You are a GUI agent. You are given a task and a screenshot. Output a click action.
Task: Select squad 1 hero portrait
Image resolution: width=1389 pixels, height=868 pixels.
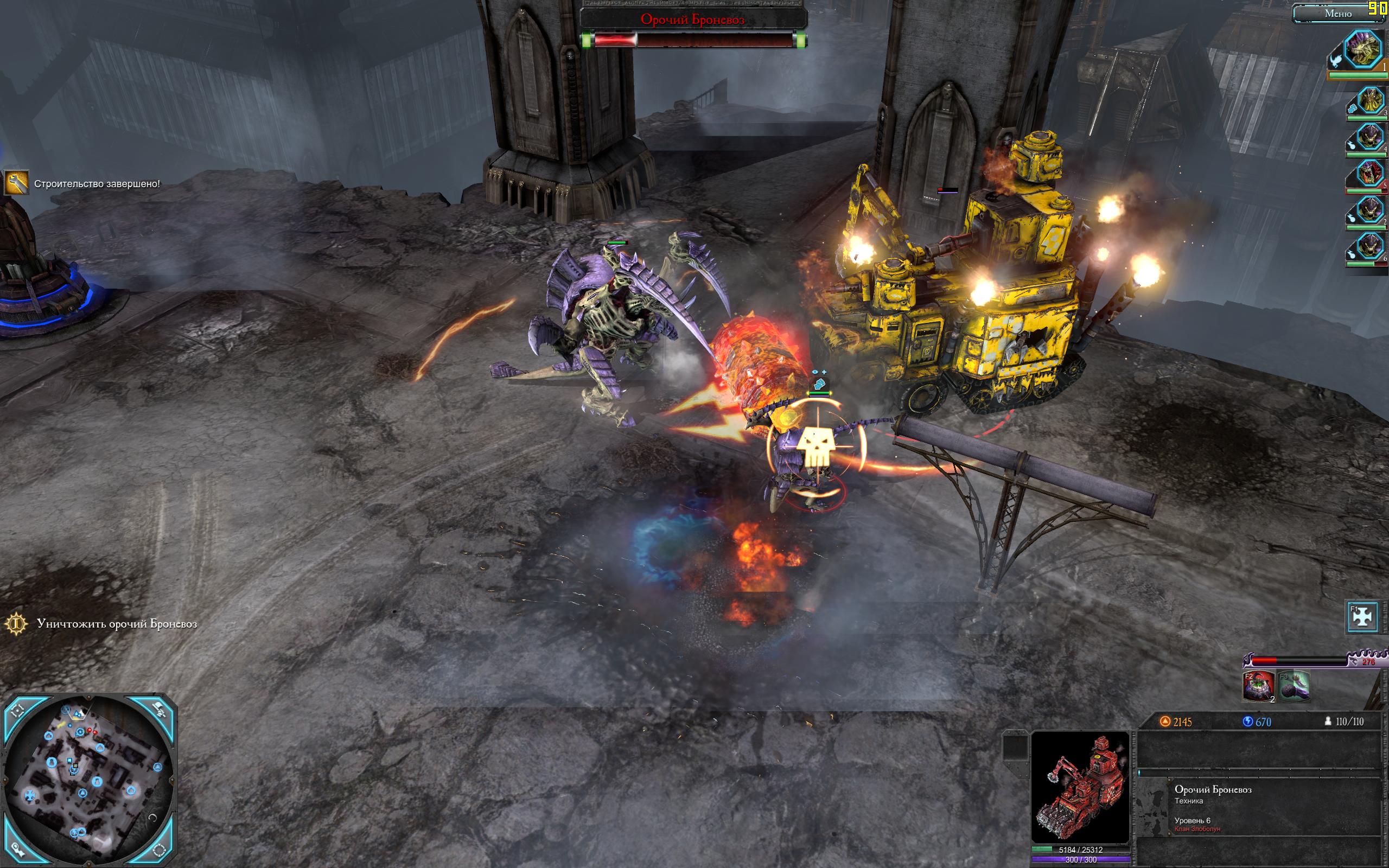[x=1363, y=50]
